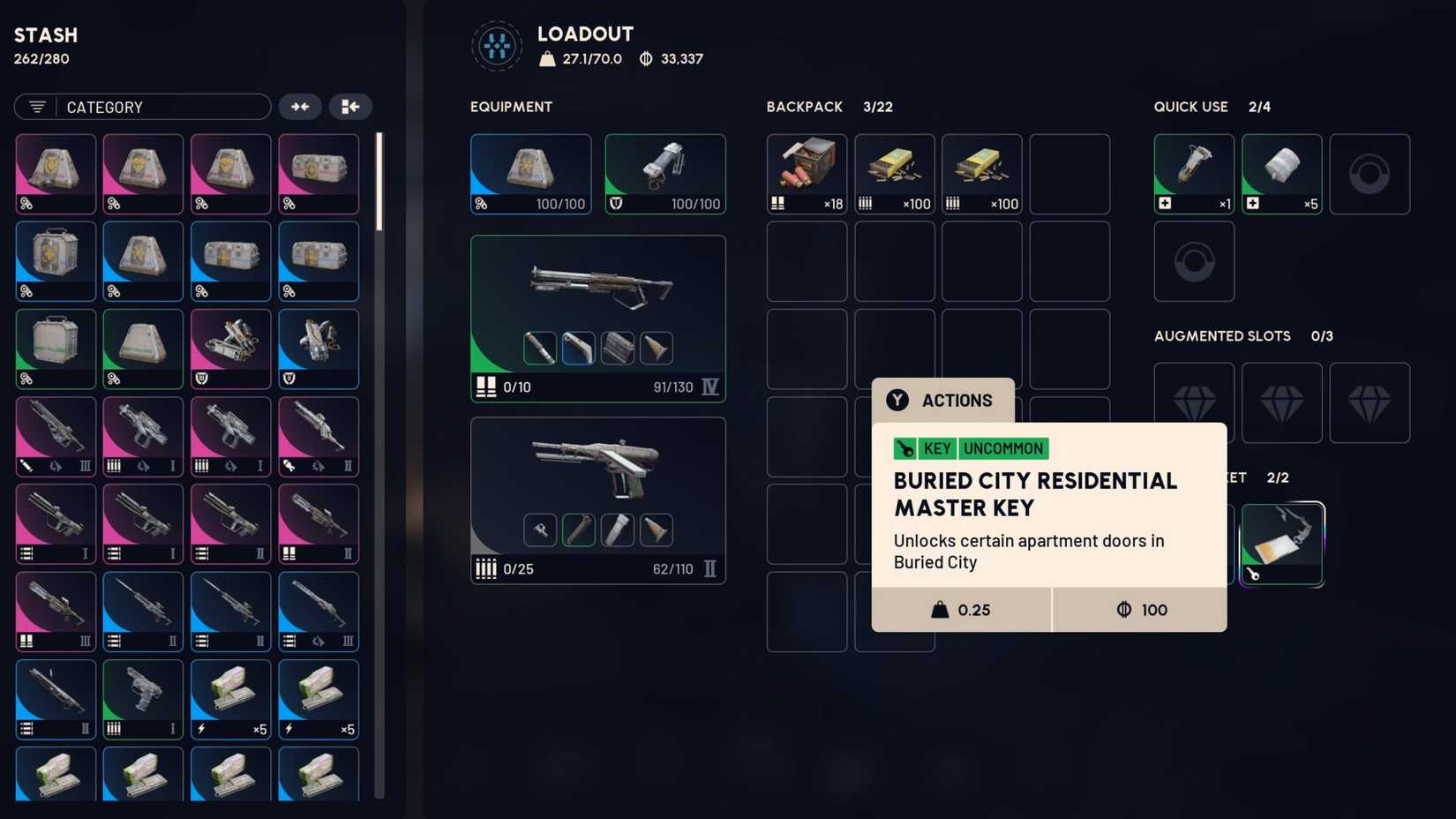Select the Stash header panel
Image resolution: width=1456 pixels, height=819 pixels.
[x=45, y=35]
